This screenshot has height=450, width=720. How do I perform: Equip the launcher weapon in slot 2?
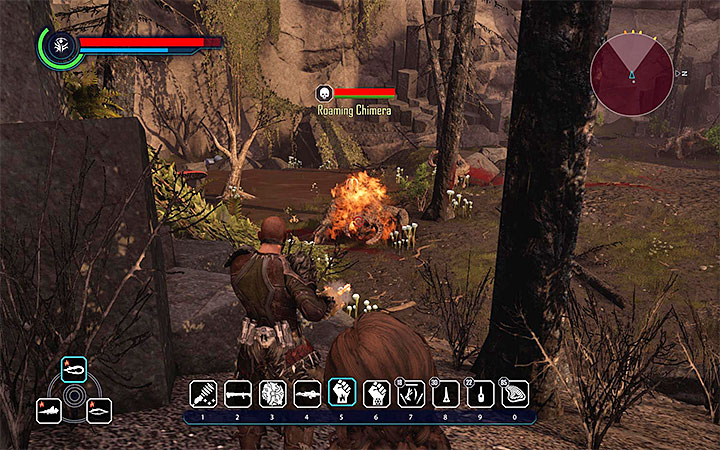coord(238,393)
